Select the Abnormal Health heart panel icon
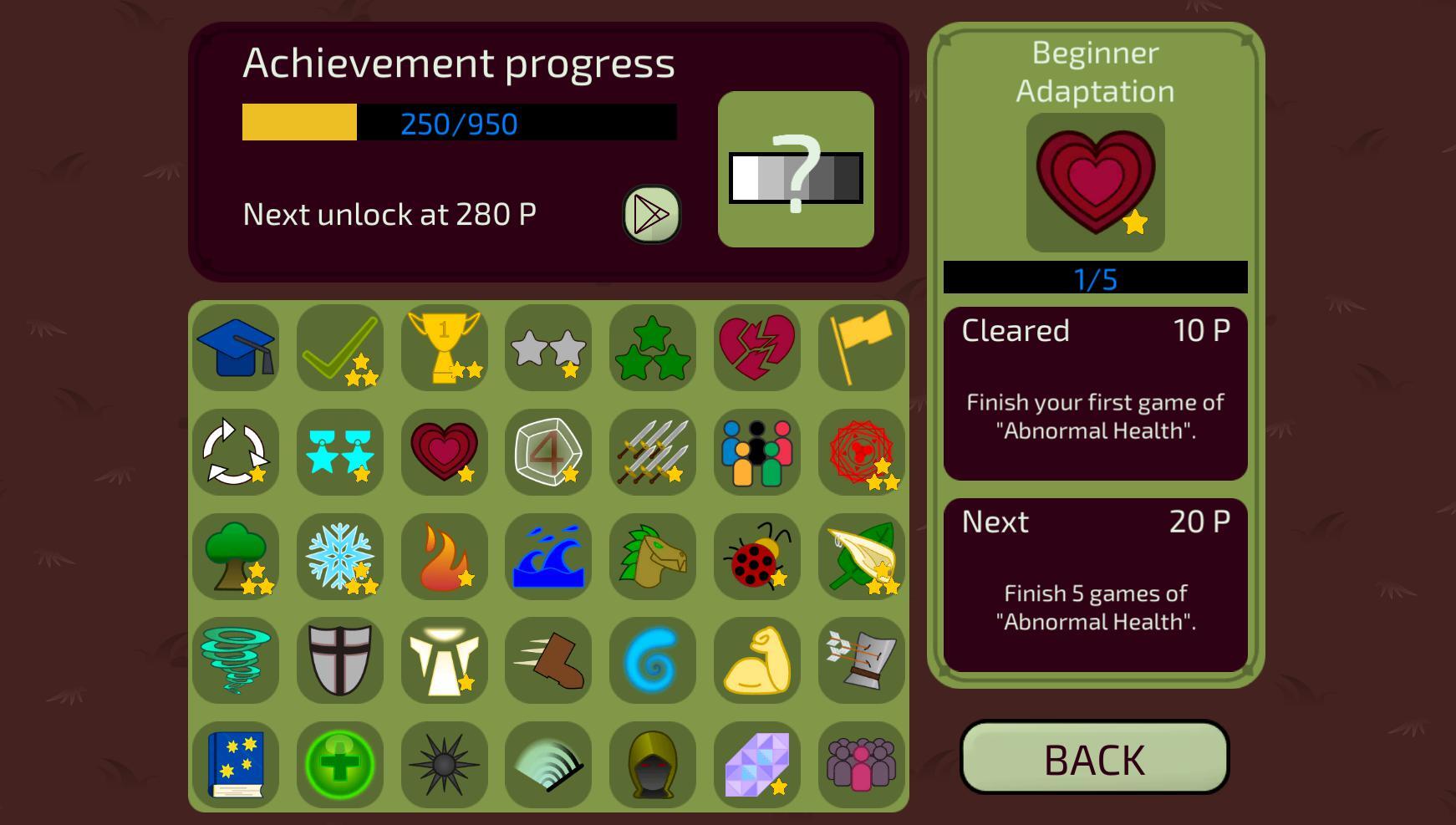The image size is (1456, 825). (1095, 182)
